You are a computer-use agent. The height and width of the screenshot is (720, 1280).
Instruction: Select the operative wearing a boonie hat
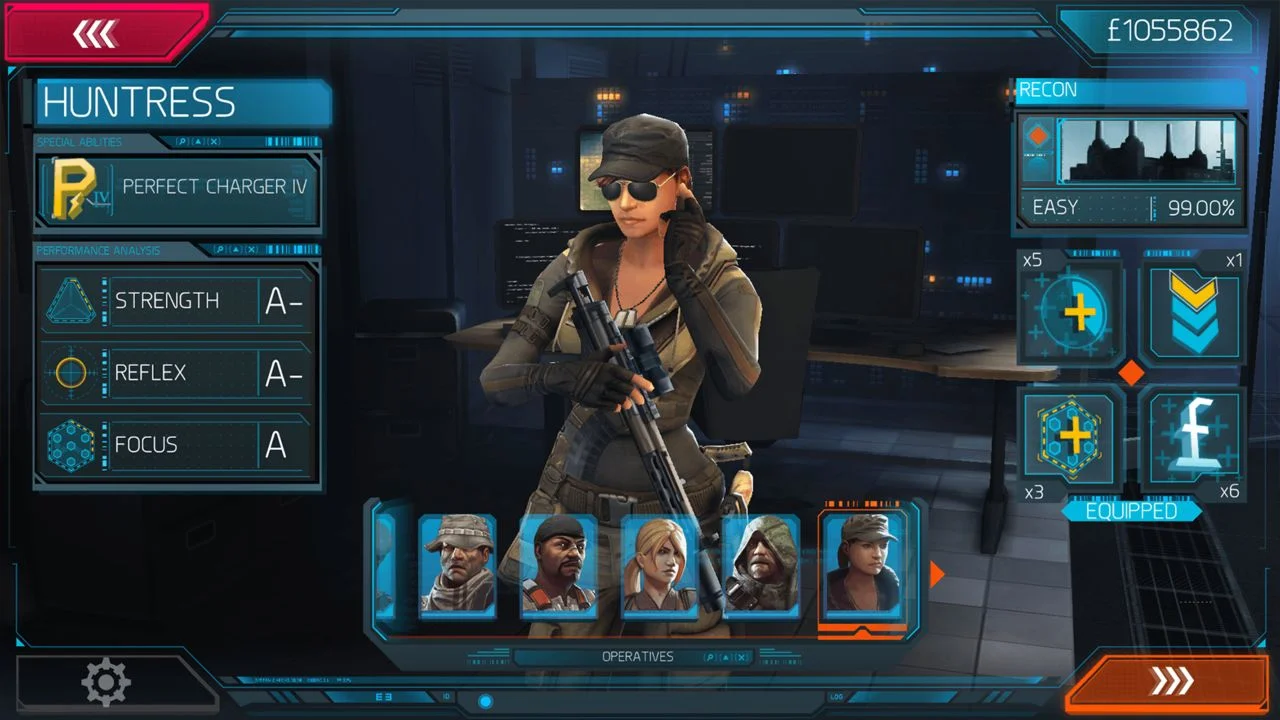(457, 565)
